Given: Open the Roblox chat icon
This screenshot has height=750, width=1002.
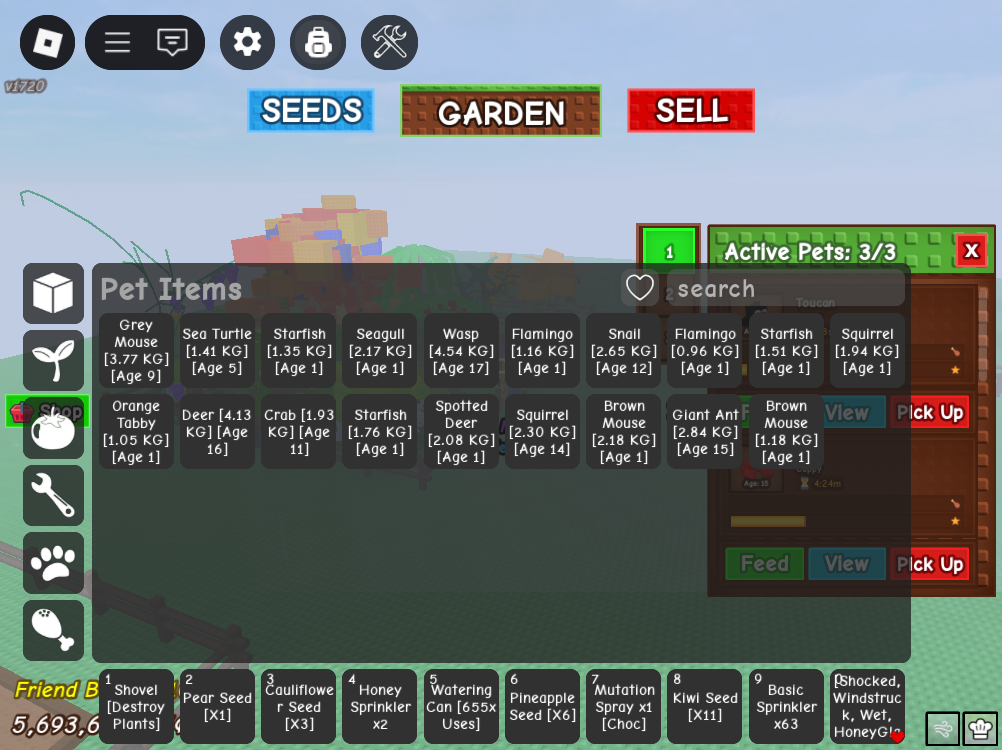Looking at the screenshot, I should pyautogui.click(x=172, y=42).
